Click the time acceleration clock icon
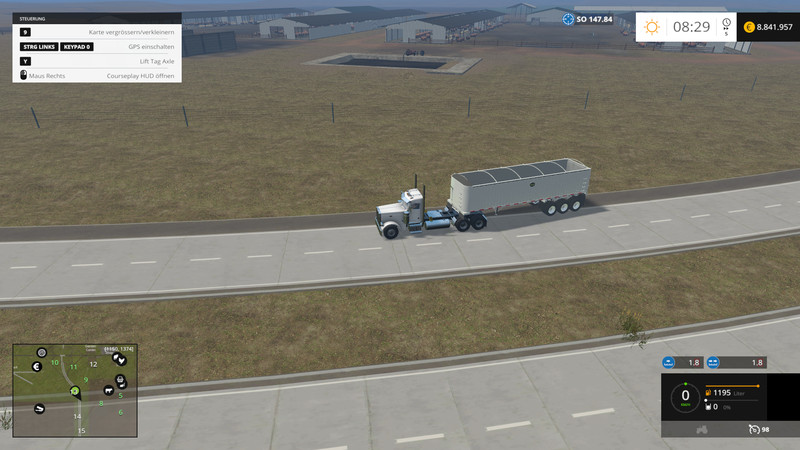This screenshot has height=450, width=800. pyautogui.click(x=727, y=25)
